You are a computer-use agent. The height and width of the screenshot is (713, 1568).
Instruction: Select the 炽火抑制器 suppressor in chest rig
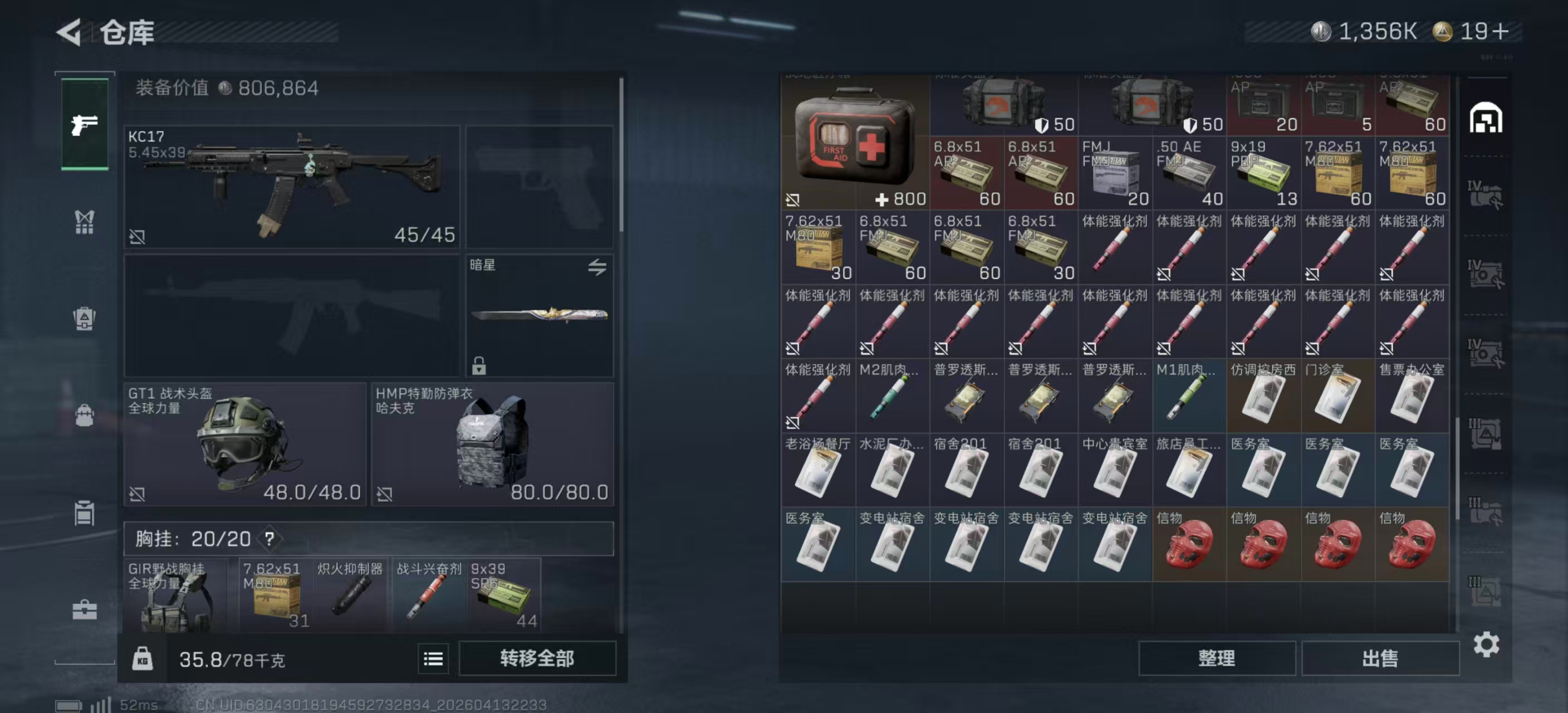point(350,594)
